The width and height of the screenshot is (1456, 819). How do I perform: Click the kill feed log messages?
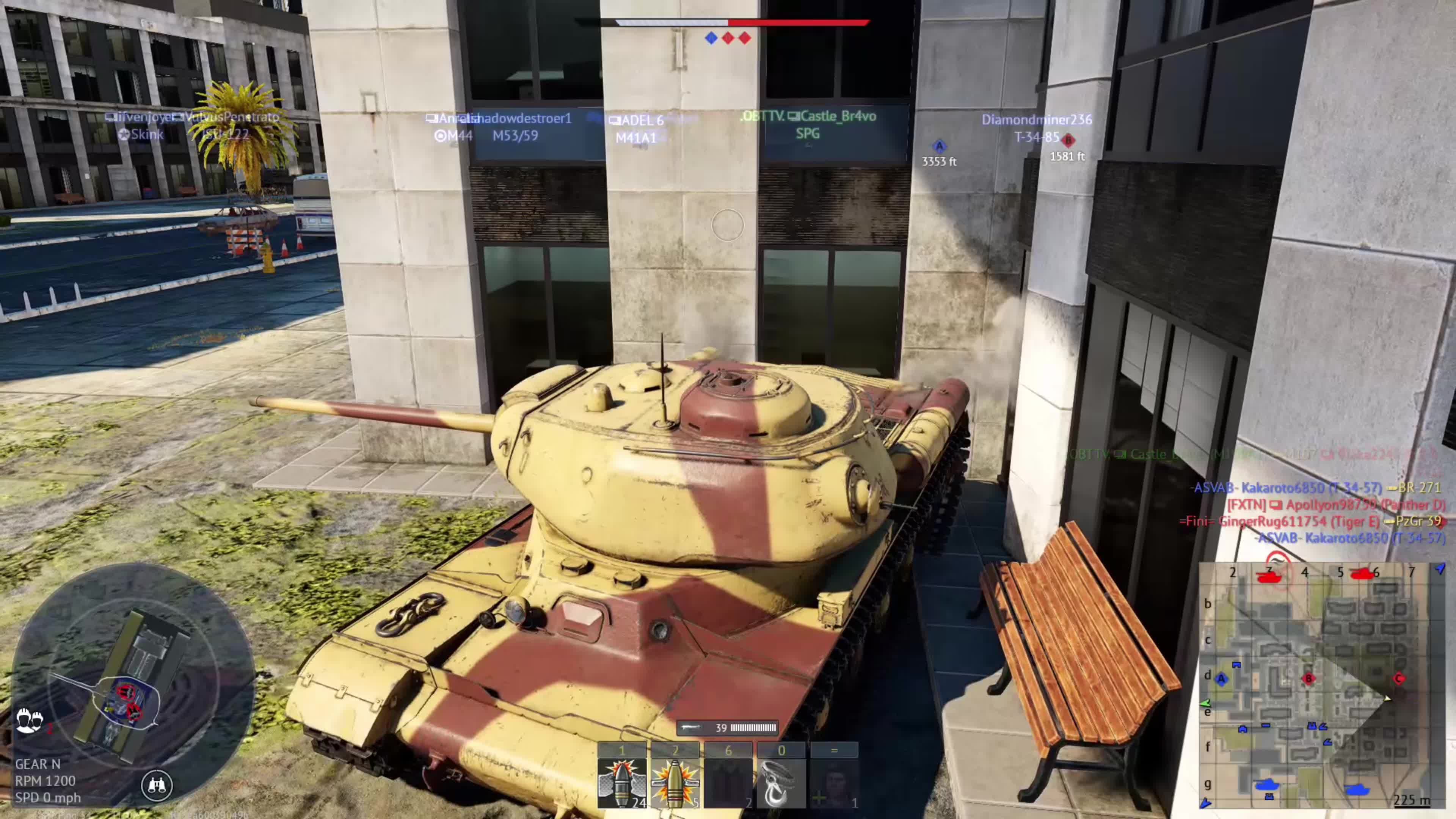pyautogui.click(x=1317, y=512)
